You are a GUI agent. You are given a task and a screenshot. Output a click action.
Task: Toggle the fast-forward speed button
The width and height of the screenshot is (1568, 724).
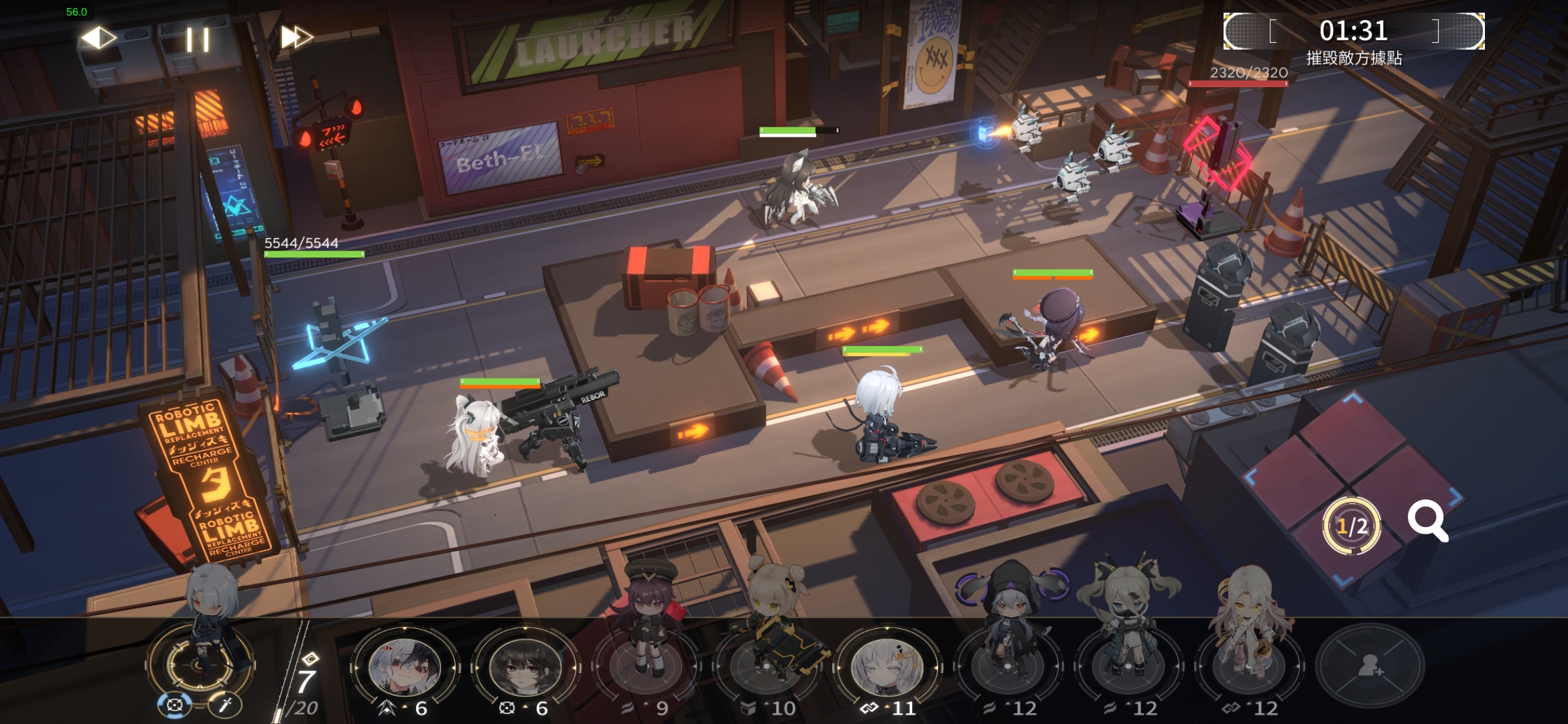(x=296, y=38)
